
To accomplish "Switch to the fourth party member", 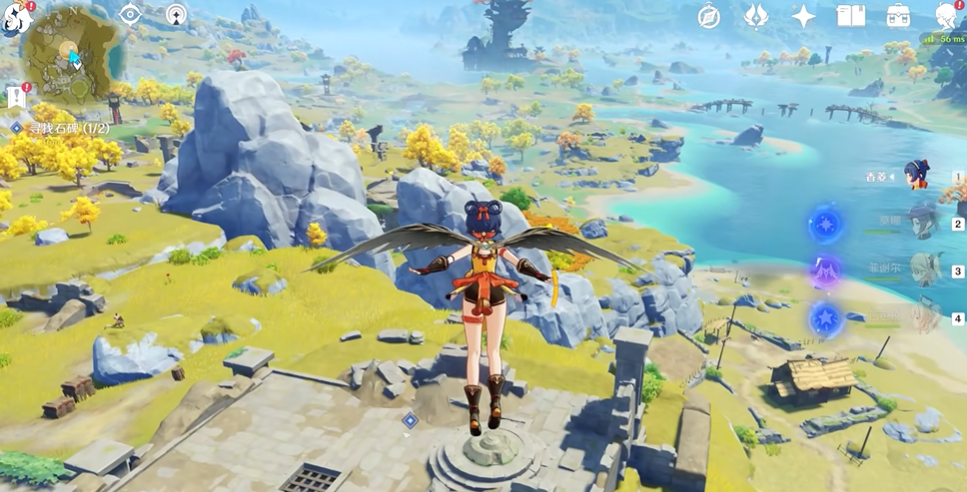I will (923, 316).
